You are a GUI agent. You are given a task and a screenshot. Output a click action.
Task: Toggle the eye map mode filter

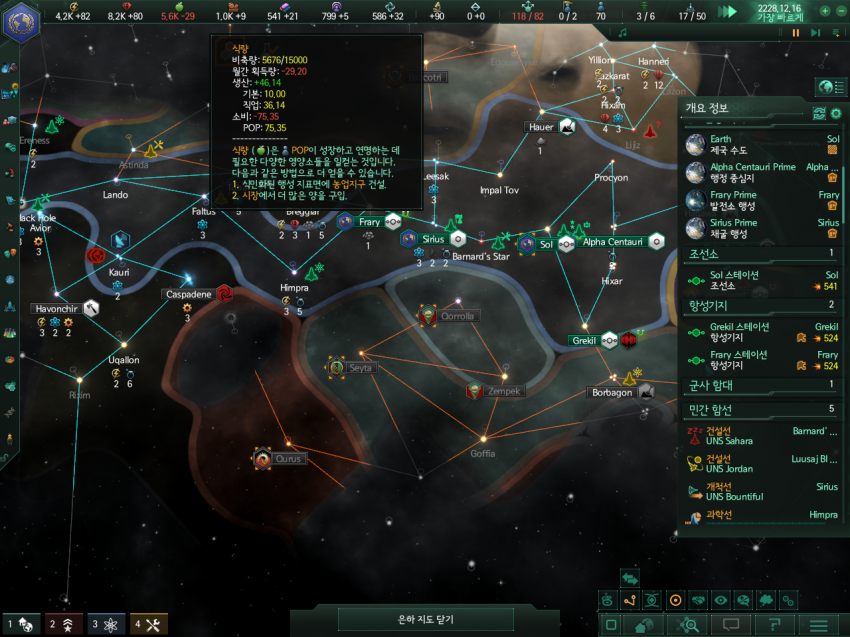click(721, 600)
